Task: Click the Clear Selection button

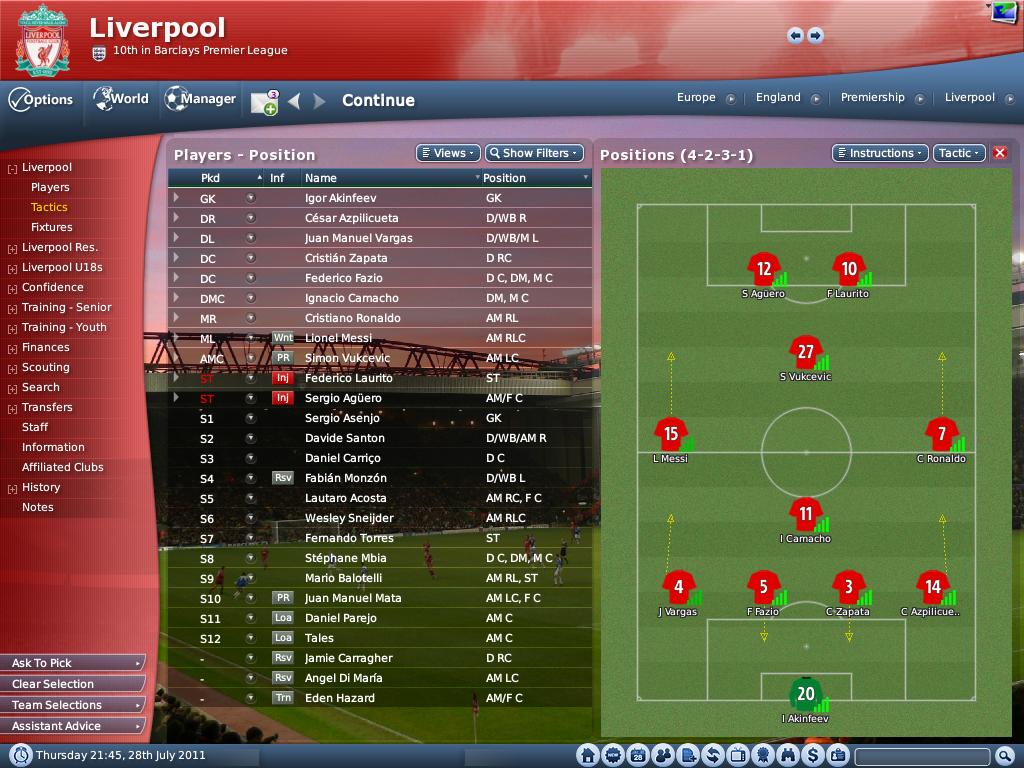Action: point(73,684)
